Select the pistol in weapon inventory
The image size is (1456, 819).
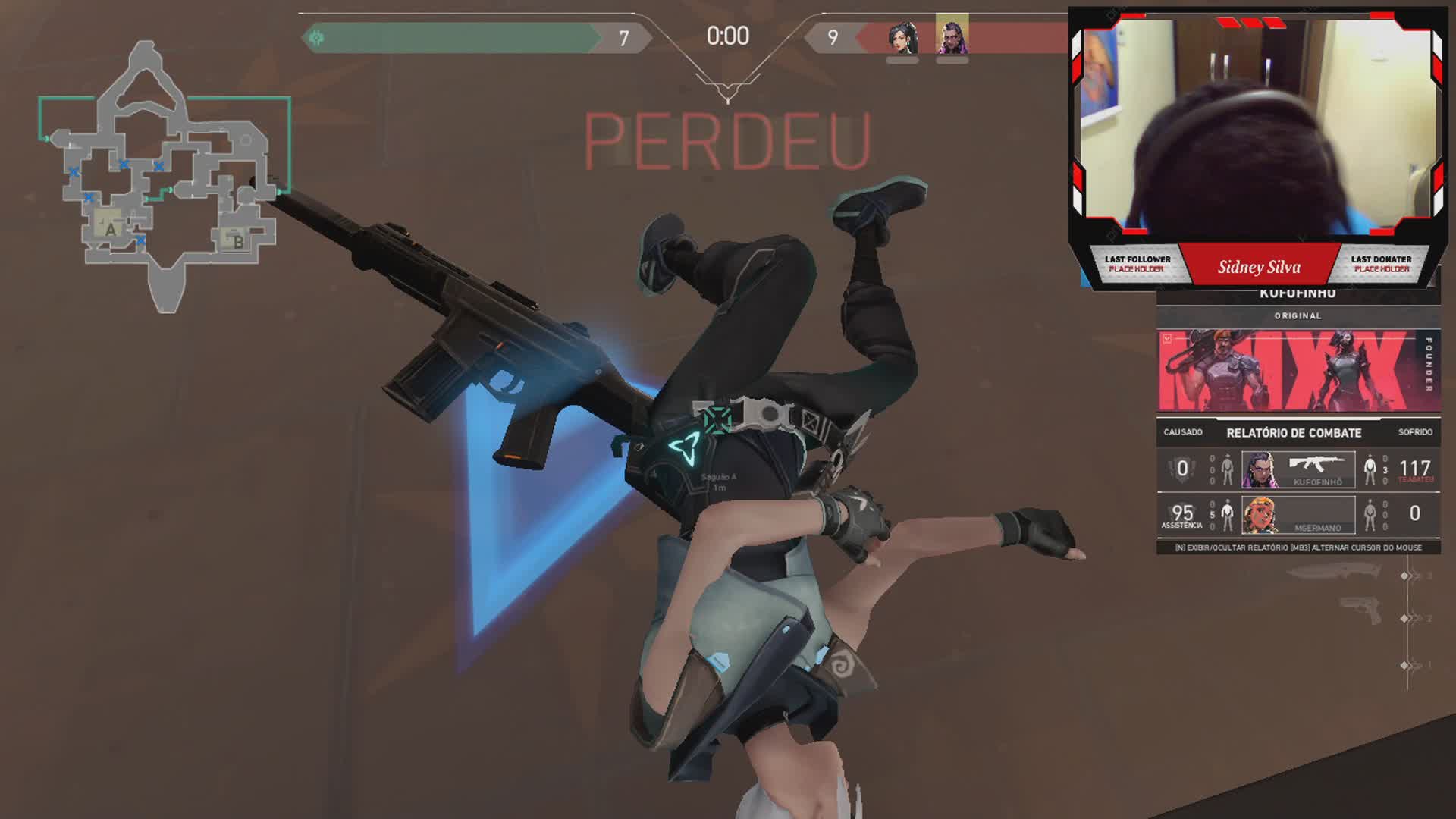(x=1361, y=610)
